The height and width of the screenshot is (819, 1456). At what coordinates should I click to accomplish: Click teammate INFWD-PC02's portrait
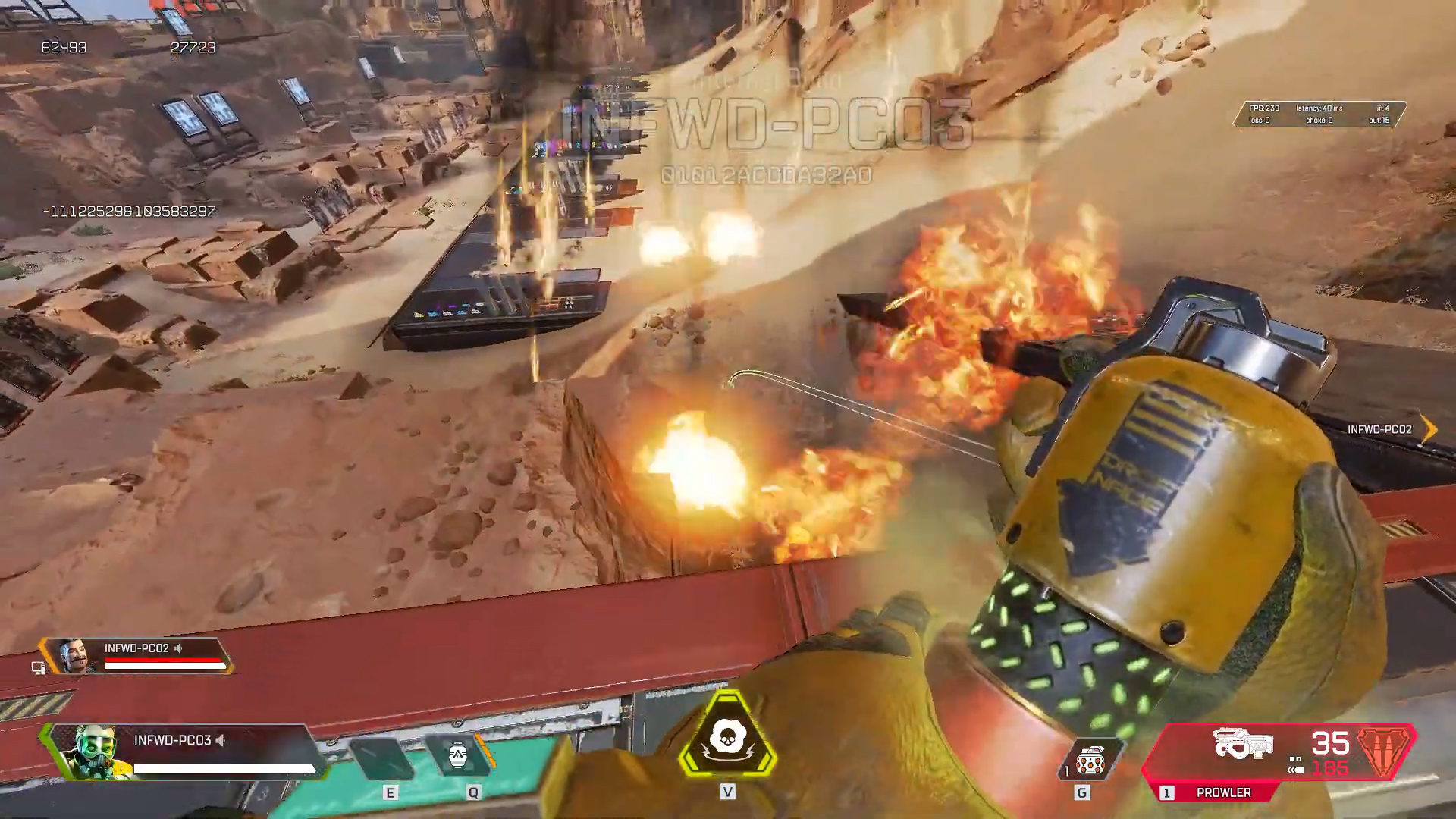[77, 655]
